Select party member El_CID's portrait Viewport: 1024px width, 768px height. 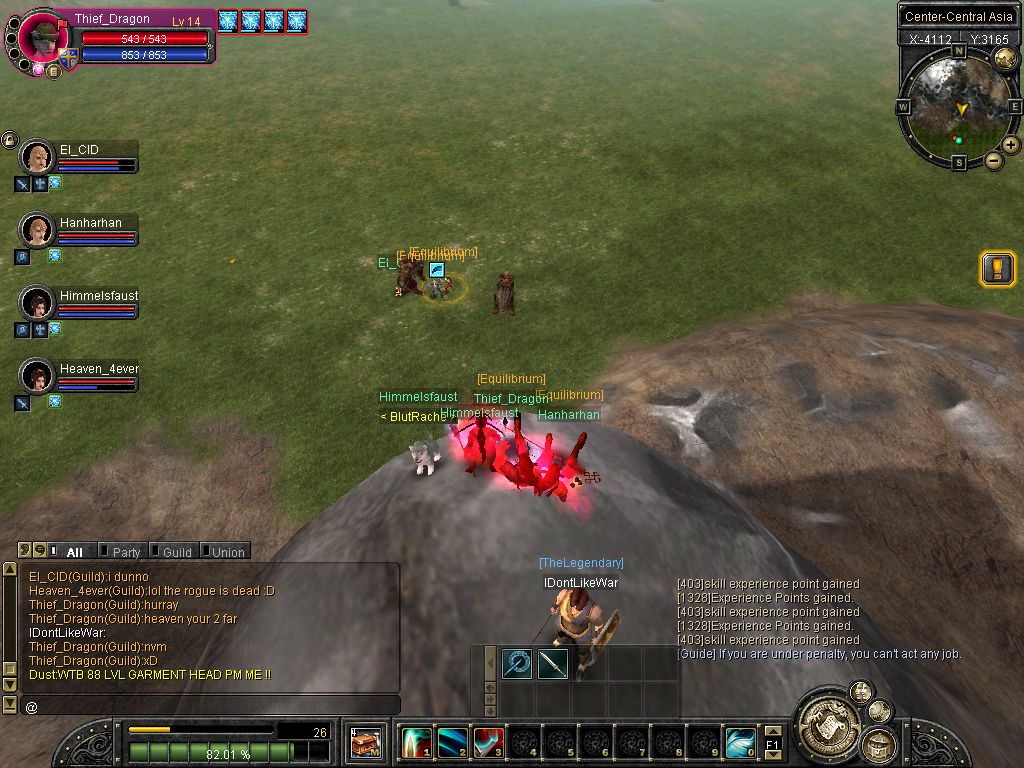37,157
